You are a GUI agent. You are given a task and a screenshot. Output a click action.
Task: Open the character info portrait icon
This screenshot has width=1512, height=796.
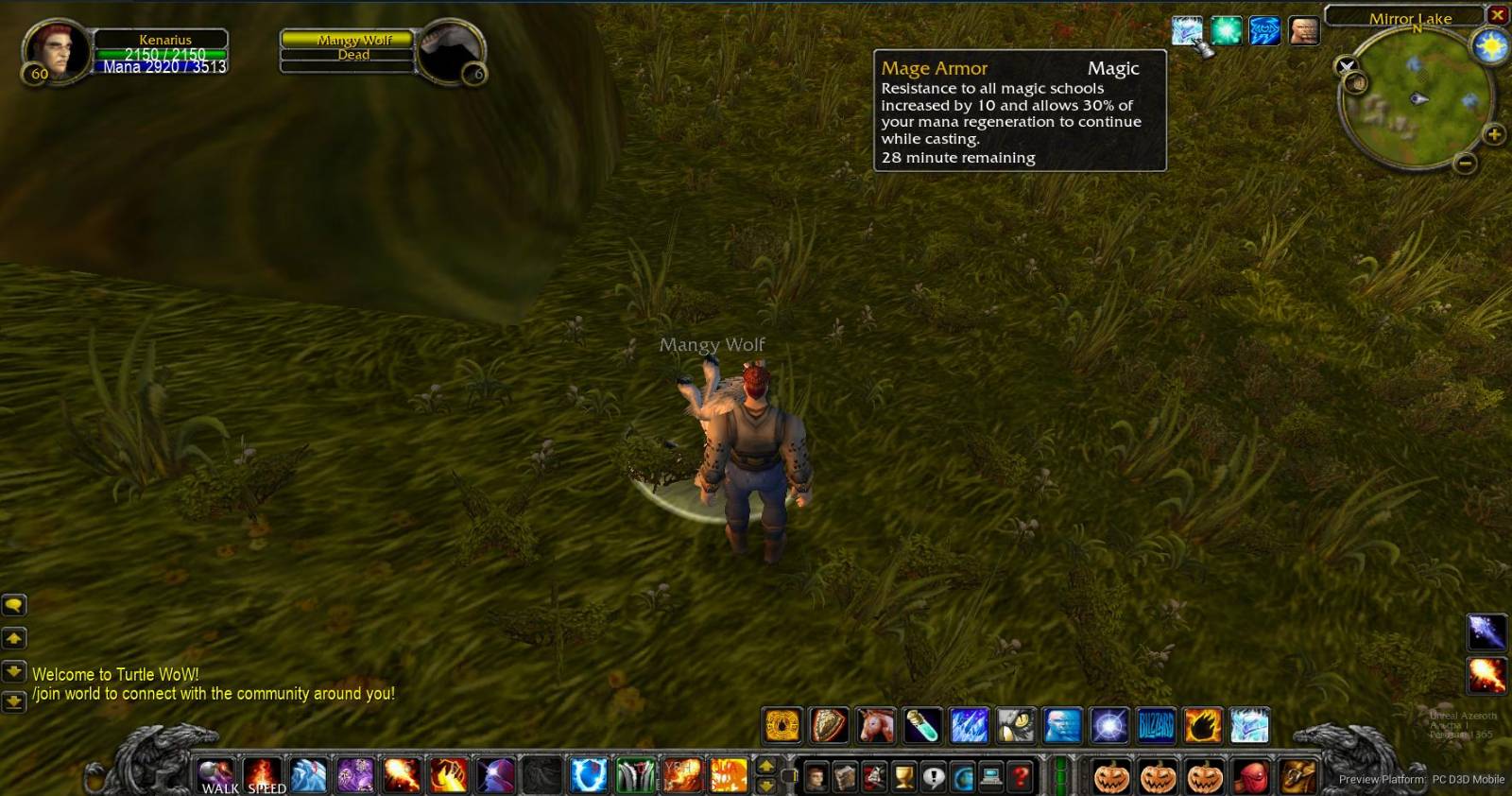[816, 776]
